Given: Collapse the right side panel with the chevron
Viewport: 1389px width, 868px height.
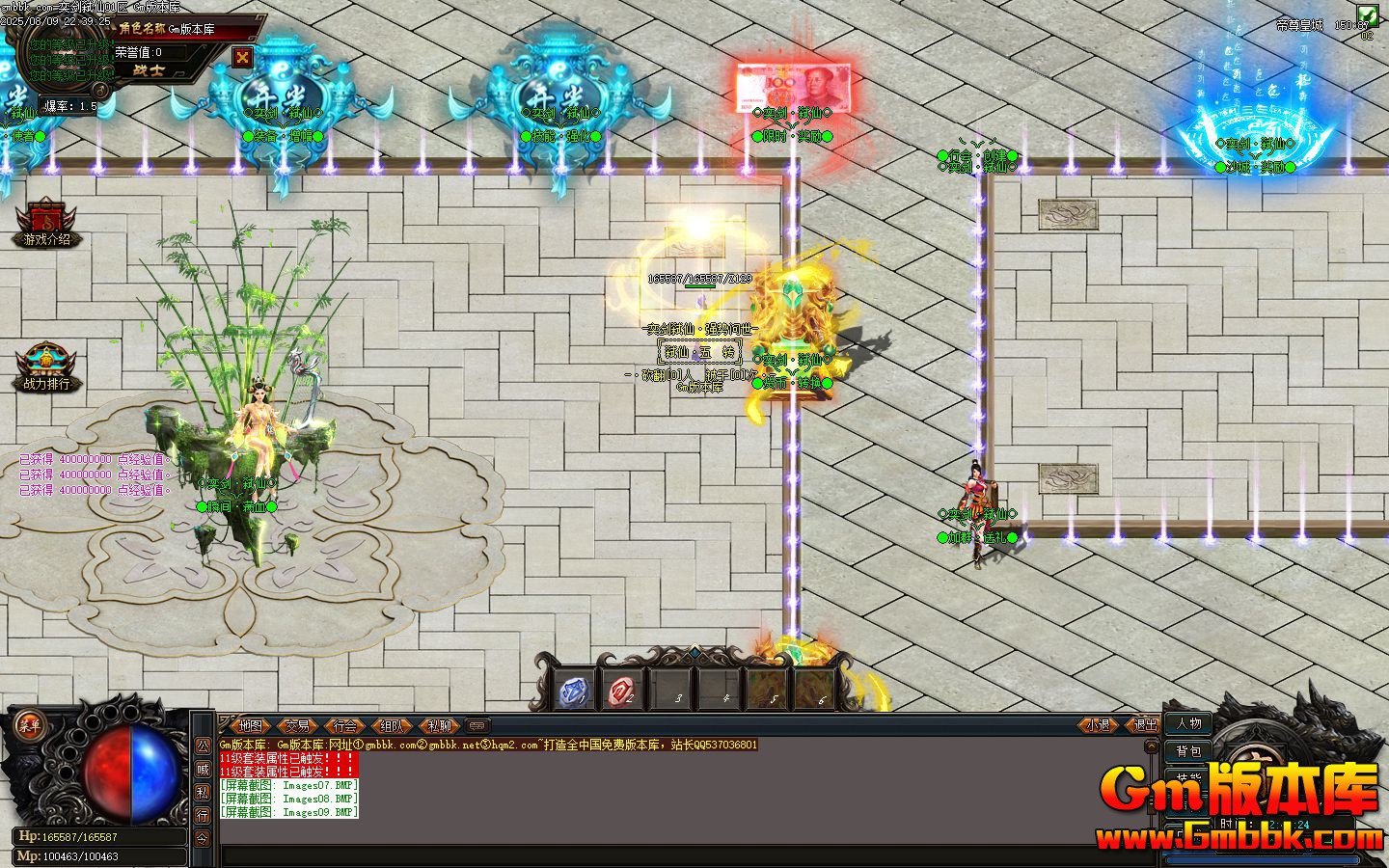Looking at the screenshot, I should (x=1151, y=746).
